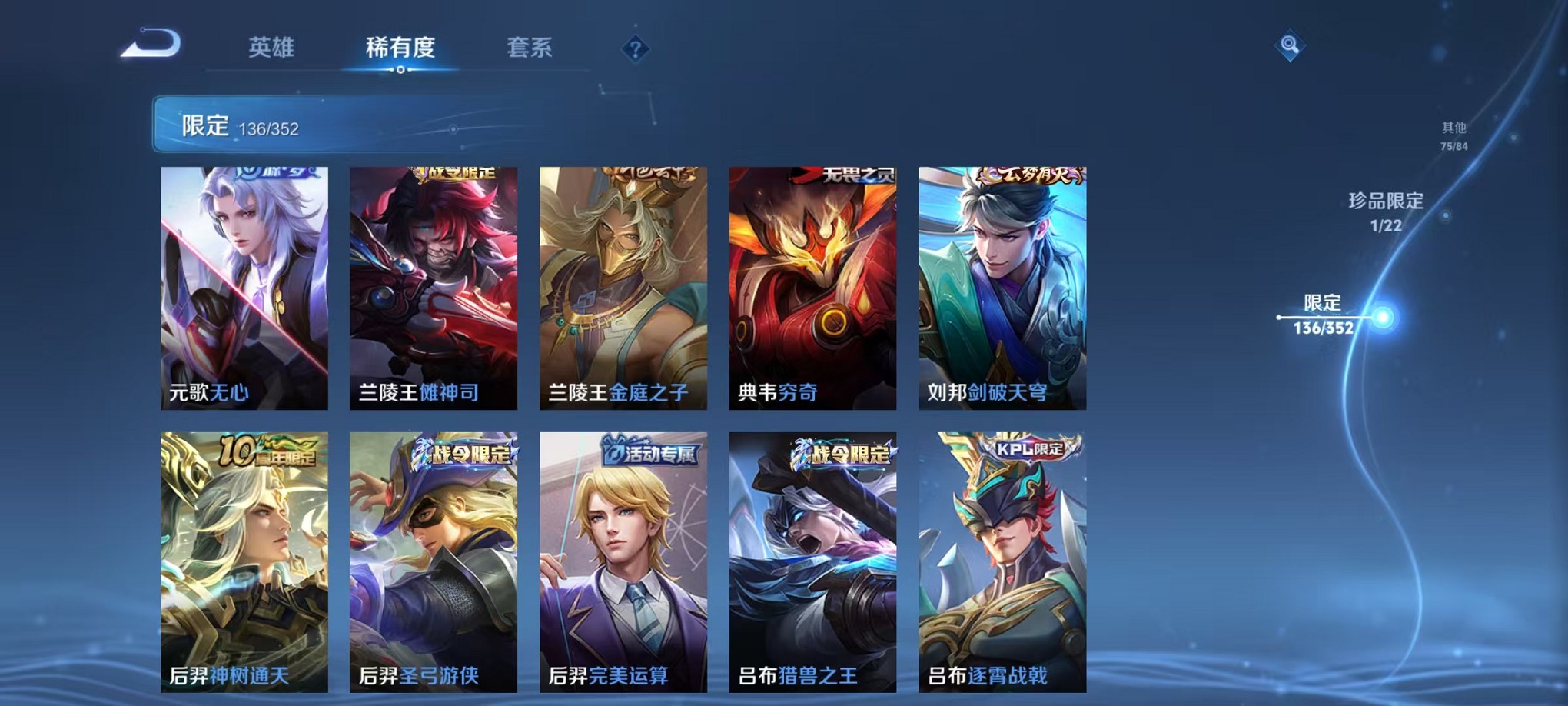Screen dimensions: 1568x706
Task: Switch to the 套系 tab
Action: point(532,48)
